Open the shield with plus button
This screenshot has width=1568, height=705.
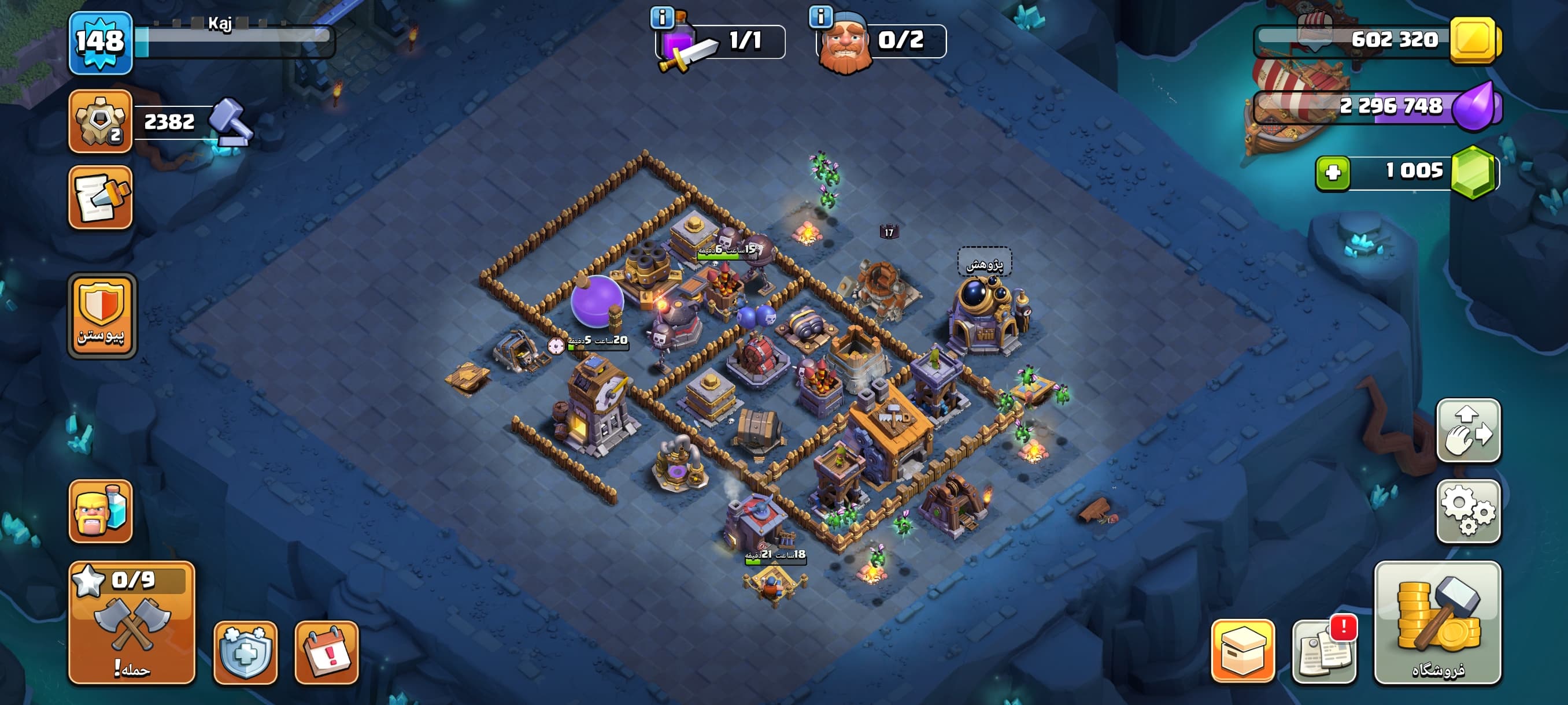tap(245, 652)
